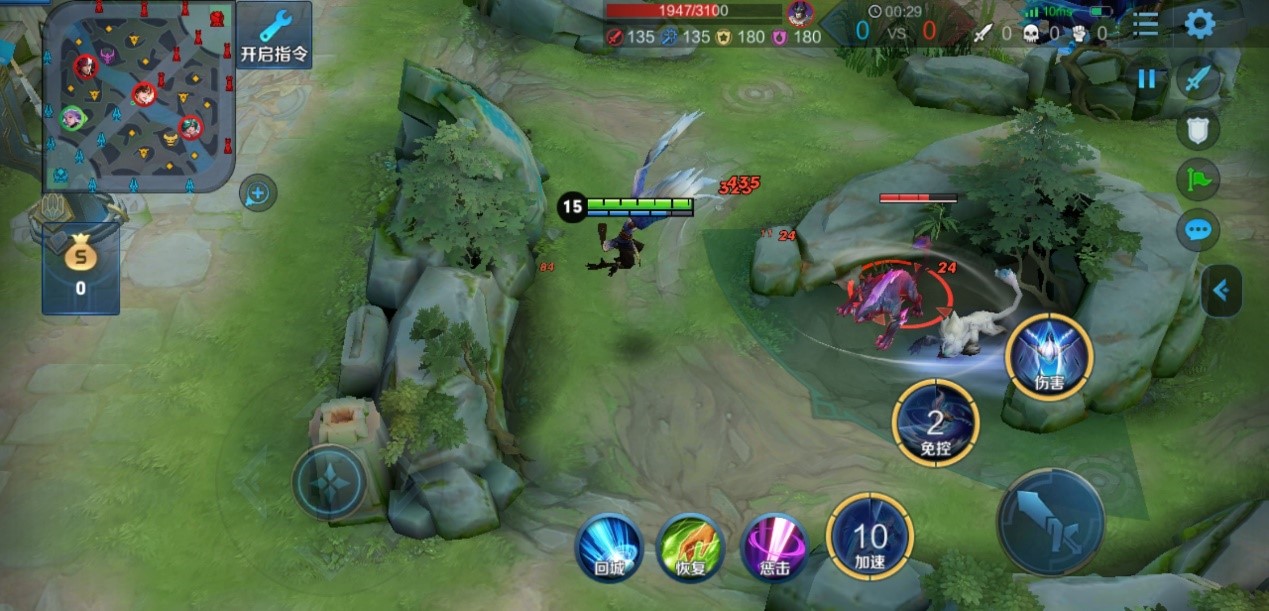Pause the match
The height and width of the screenshot is (611, 1269).
pos(1146,79)
